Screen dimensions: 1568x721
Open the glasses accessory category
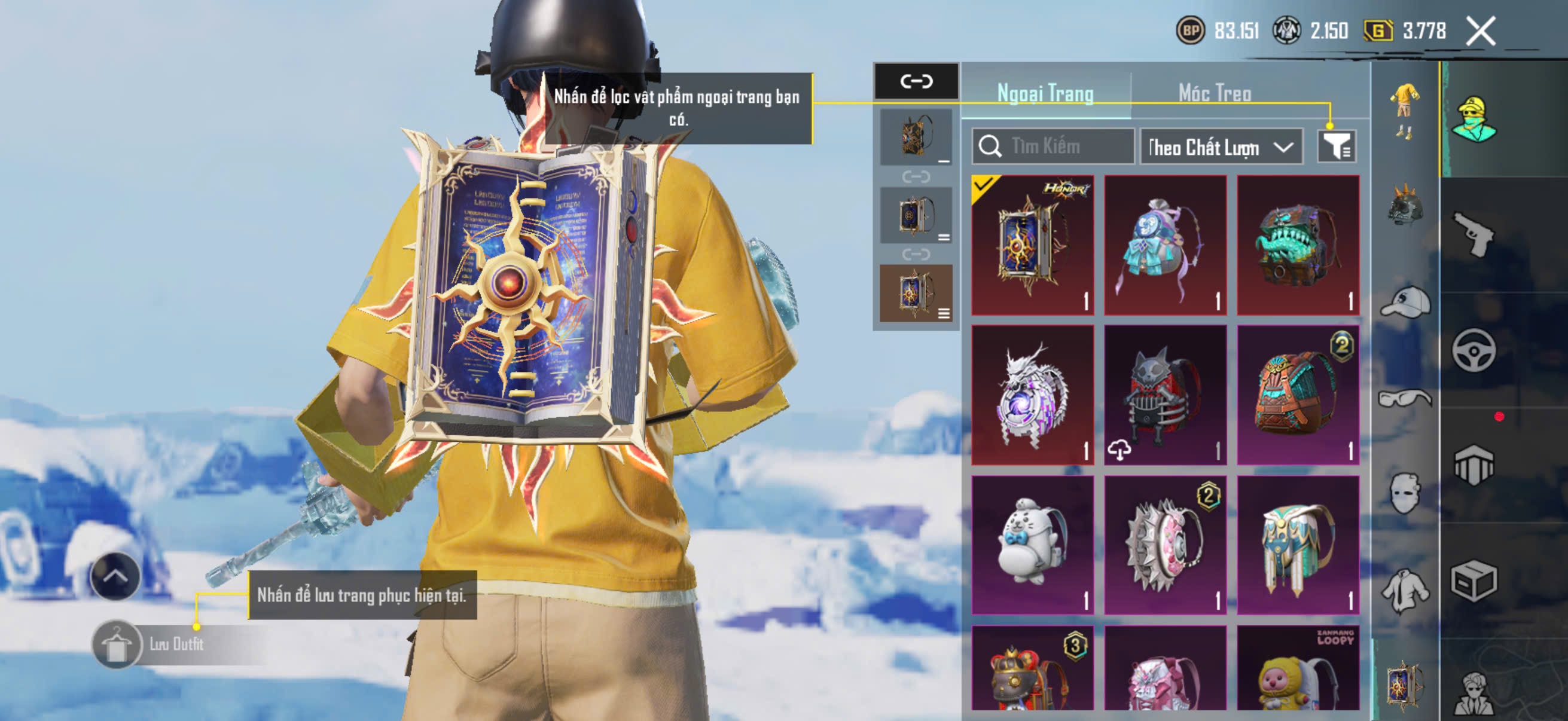point(1405,399)
